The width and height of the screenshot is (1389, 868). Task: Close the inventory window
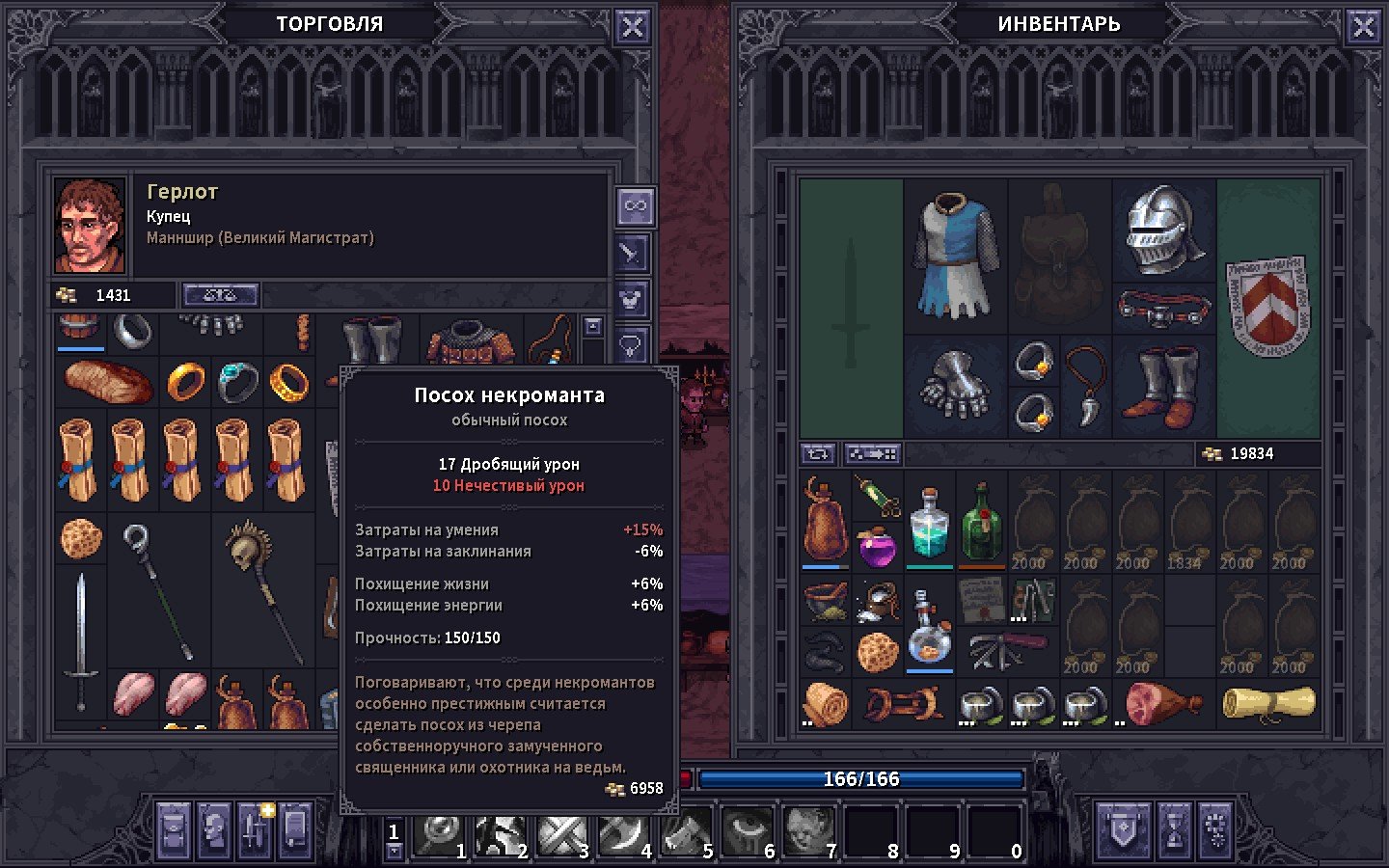[1363, 27]
